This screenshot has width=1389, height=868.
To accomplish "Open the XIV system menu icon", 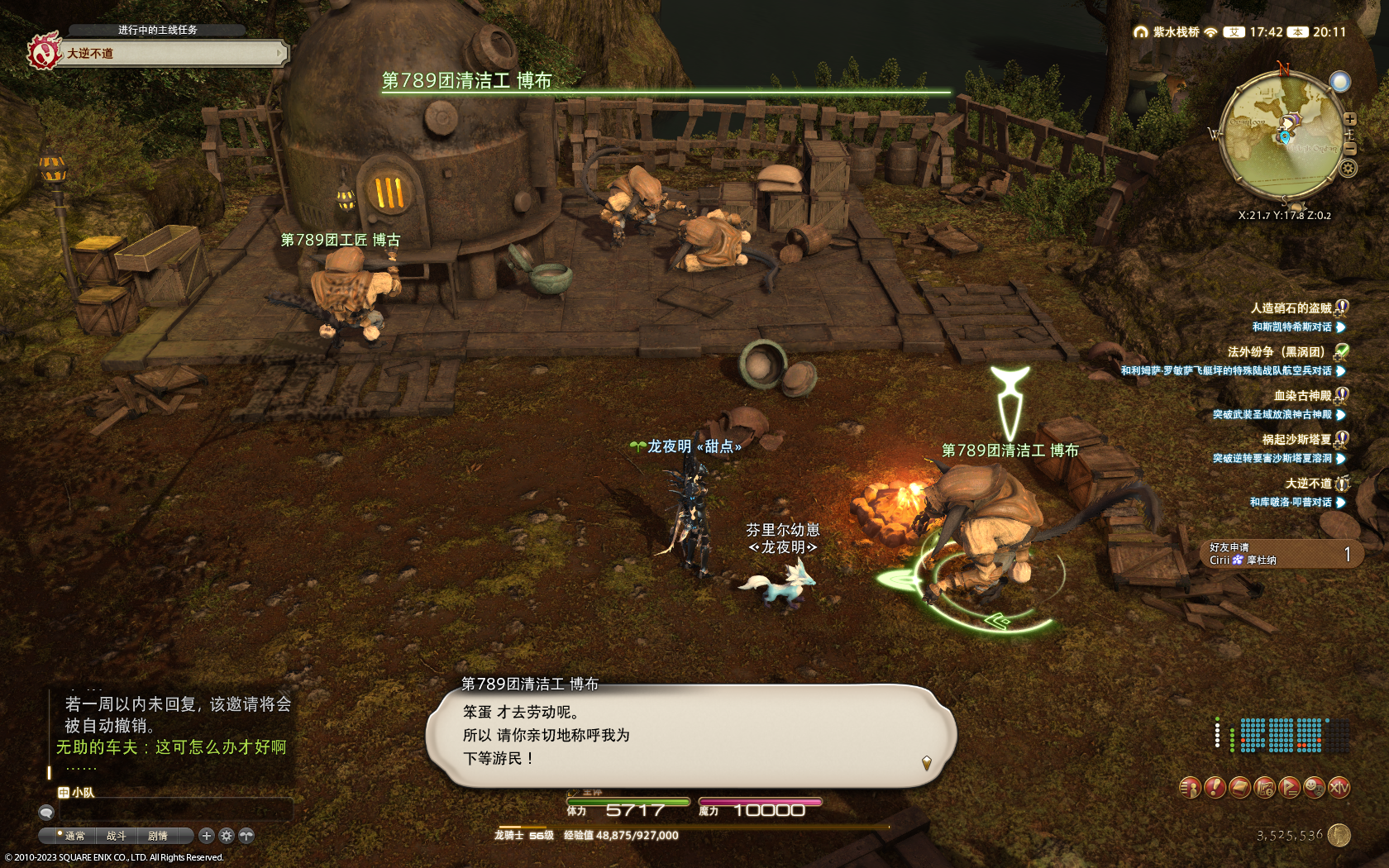I will click(1339, 788).
